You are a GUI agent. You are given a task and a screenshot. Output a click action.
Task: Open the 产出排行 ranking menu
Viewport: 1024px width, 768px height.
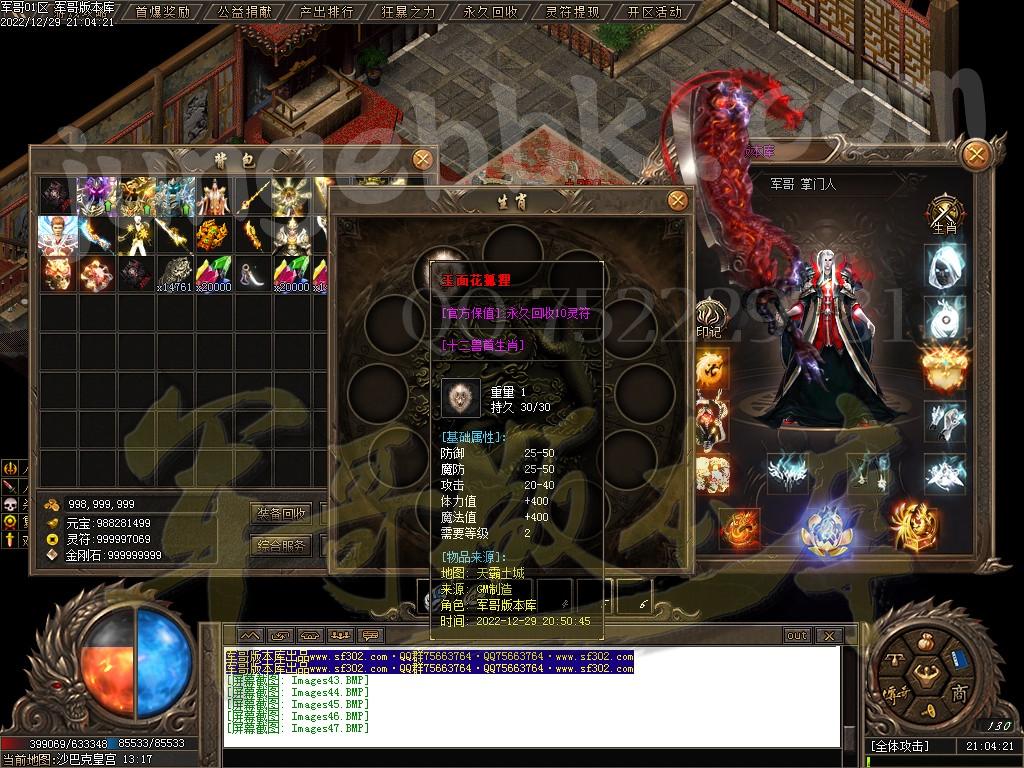pyautogui.click(x=326, y=12)
